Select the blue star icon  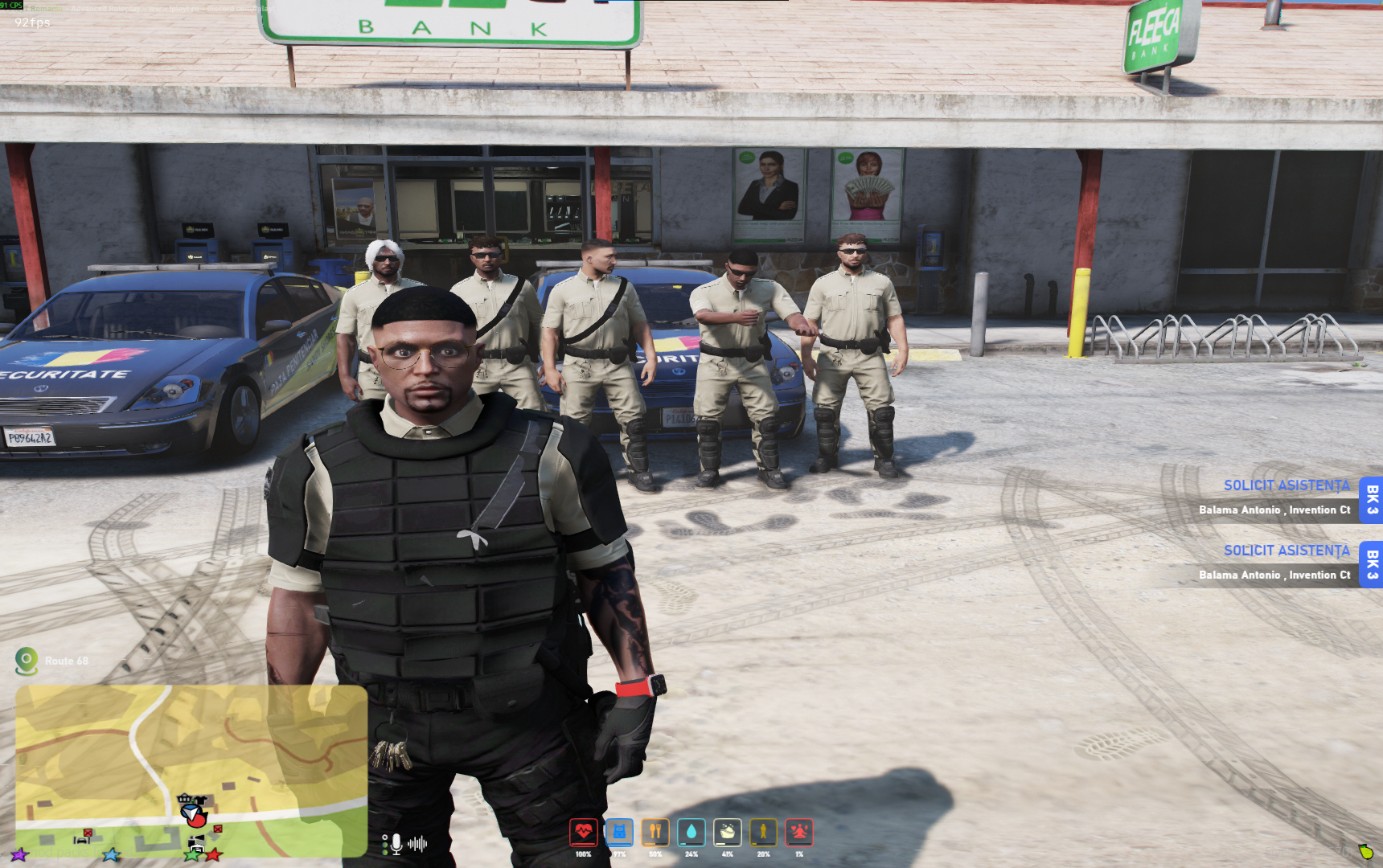(111, 854)
